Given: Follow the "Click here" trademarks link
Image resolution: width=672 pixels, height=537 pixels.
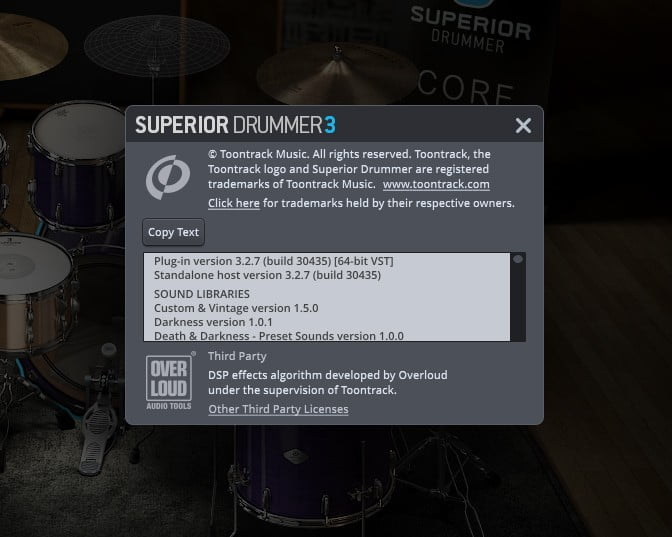Looking at the screenshot, I should tap(234, 203).
